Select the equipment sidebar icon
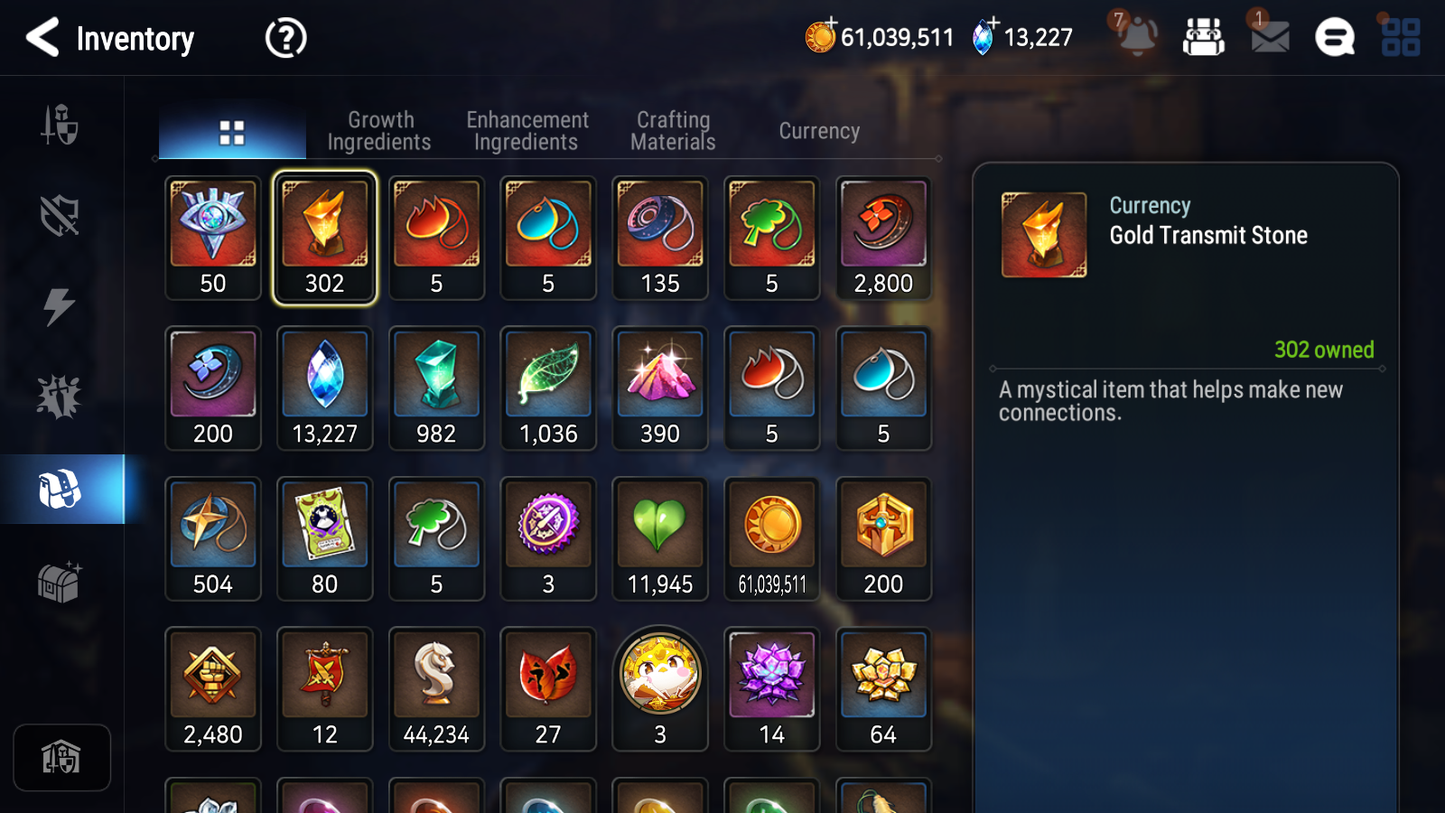This screenshot has height=813, width=1445. click(60, 125)
